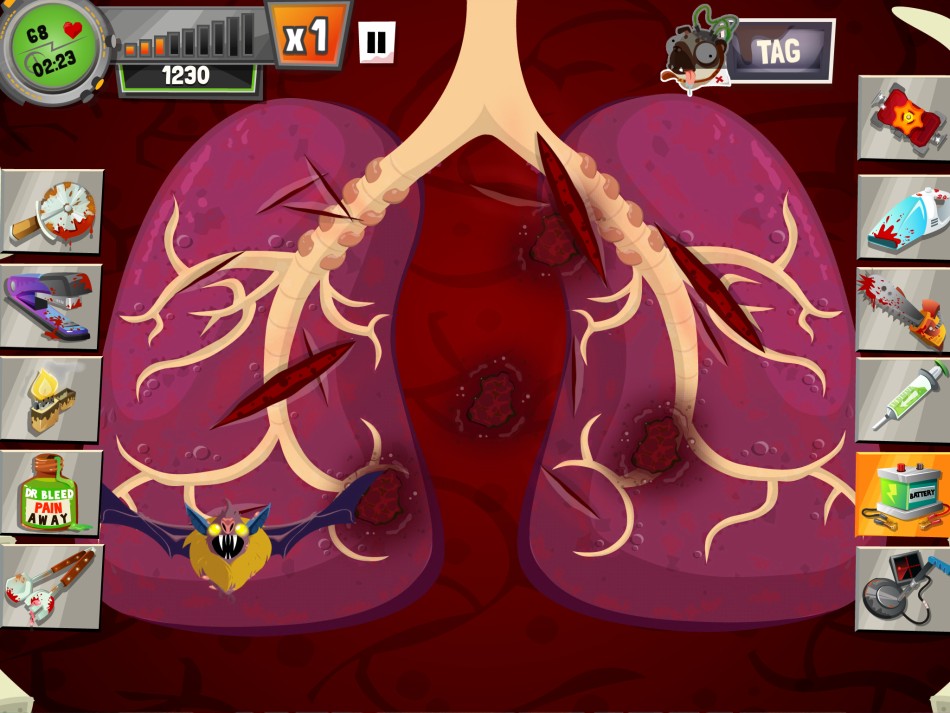Click the dog partner portrait
This screenshot has height=713, width=950.
(x=699, y=50)
